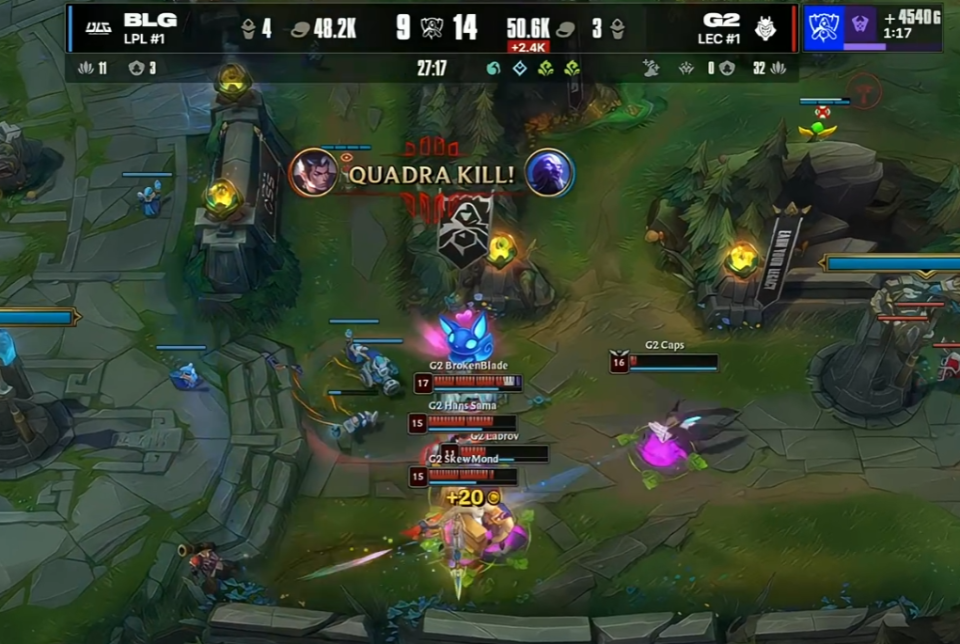Click the blue Worlds trophy icon
Screen dimensions: 960x644
824,27
